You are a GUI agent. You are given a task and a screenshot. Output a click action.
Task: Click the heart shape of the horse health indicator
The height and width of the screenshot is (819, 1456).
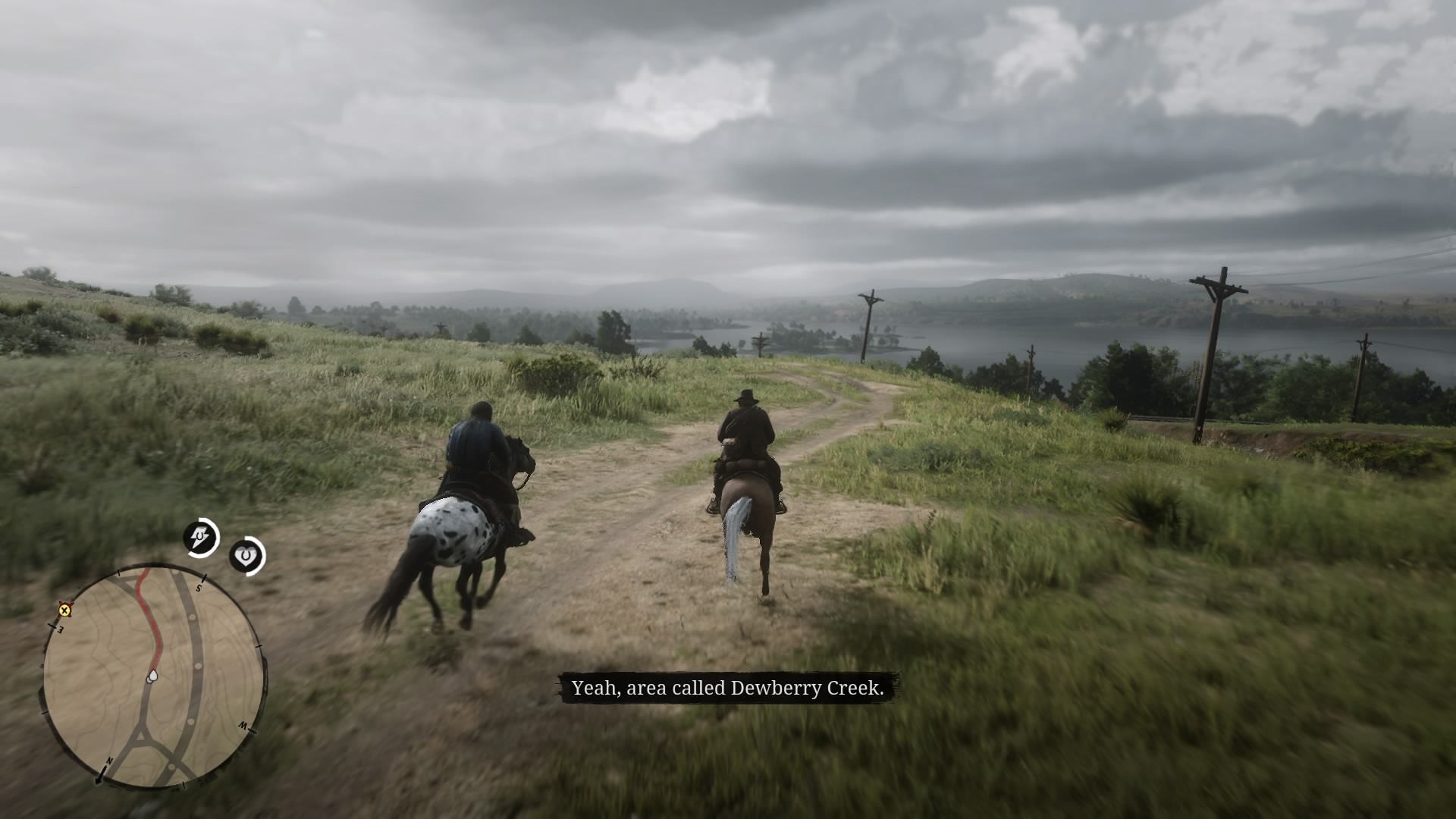tap(246, 554)
